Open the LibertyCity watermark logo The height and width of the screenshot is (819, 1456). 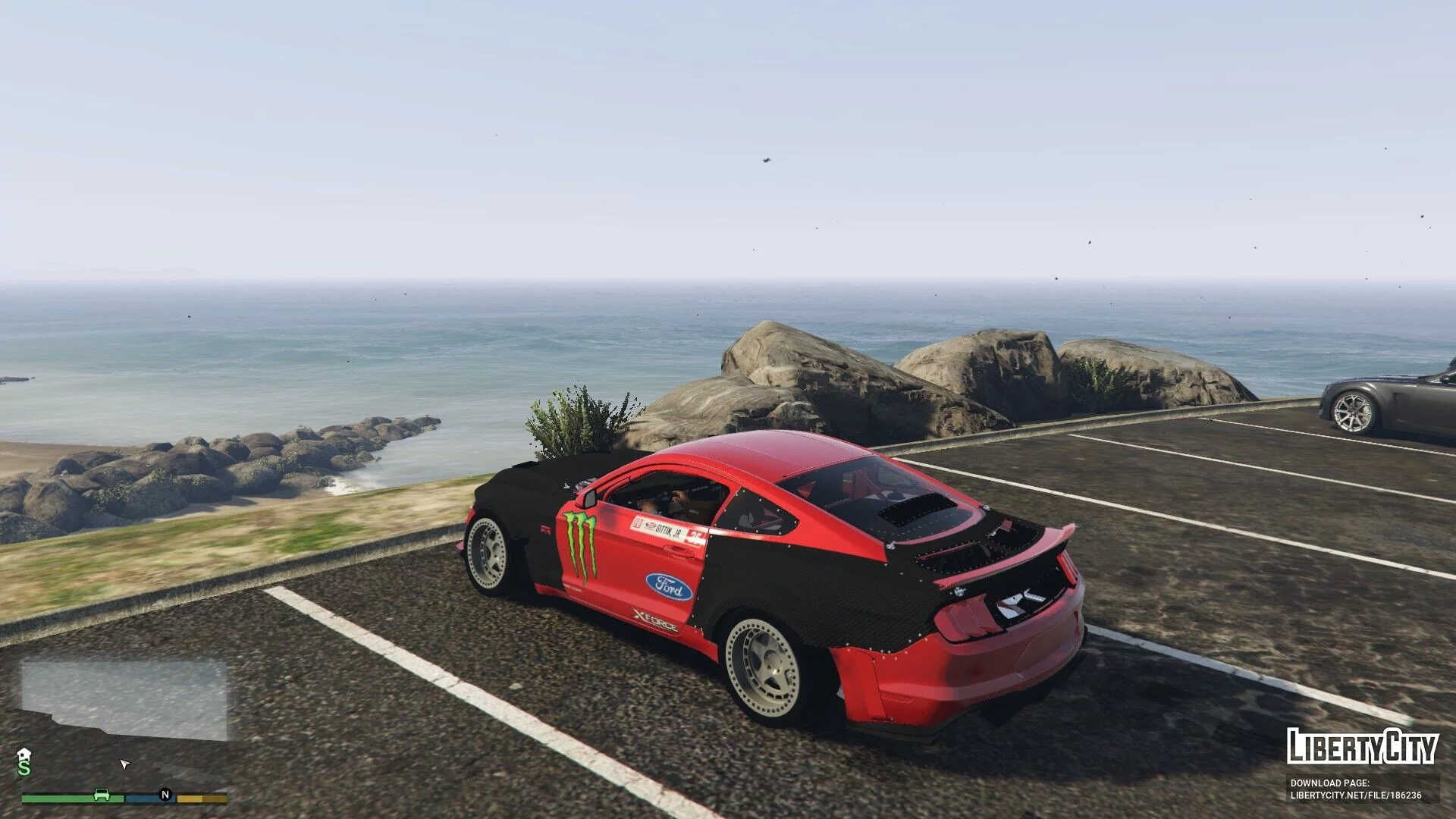click(1362, 746)
